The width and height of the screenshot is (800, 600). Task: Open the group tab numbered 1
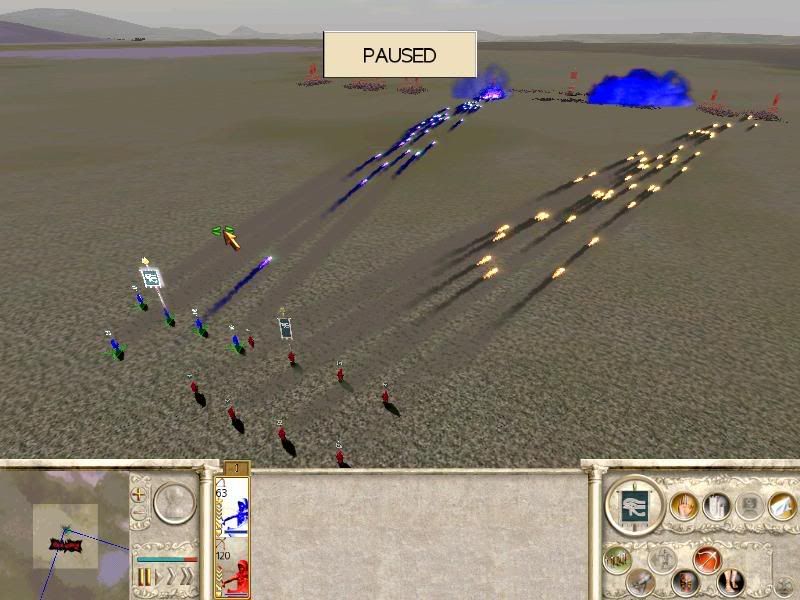point(236,467)
